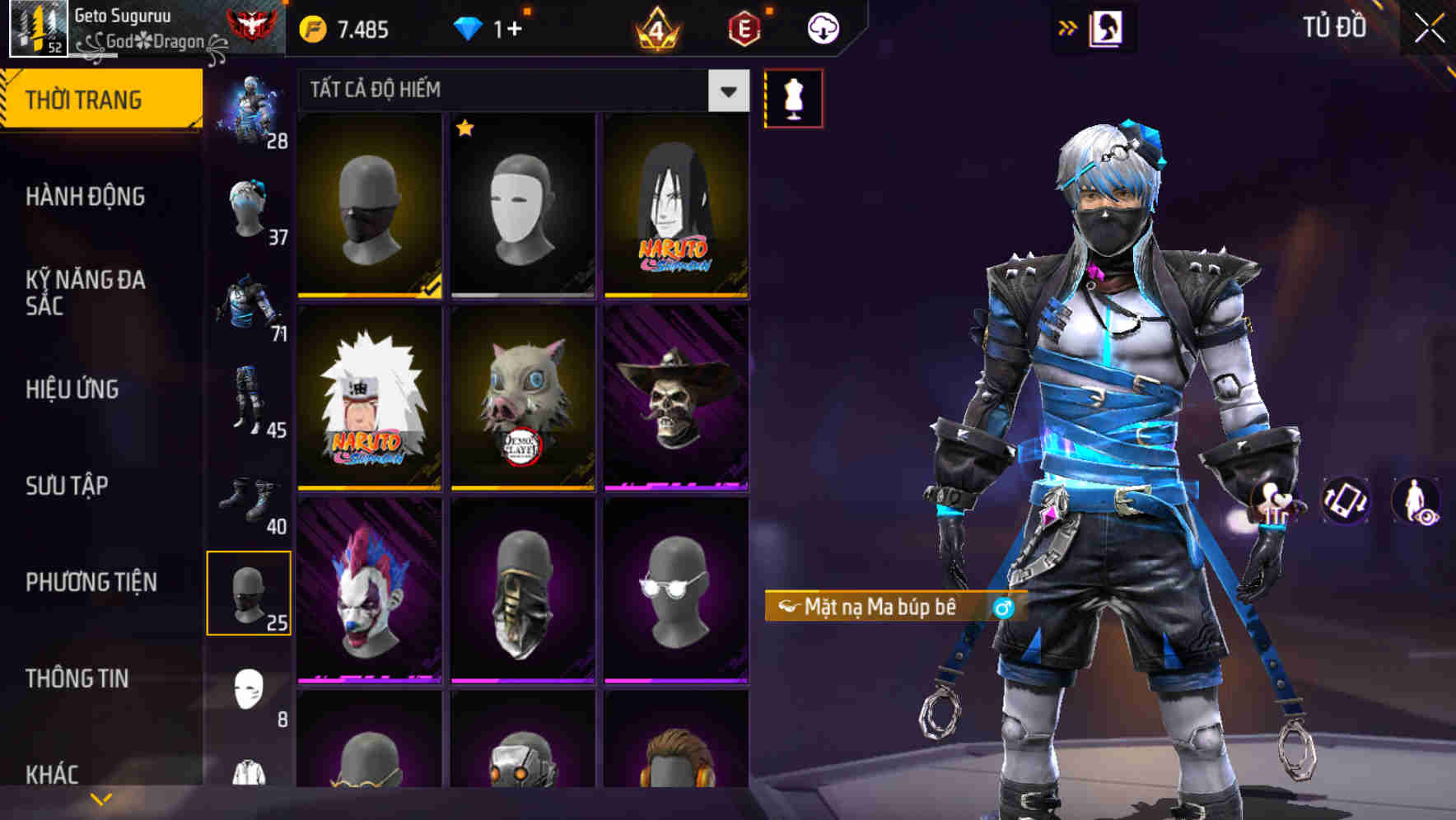1456x820 pixels.
Task: Expand the chevron below KHÁC menu
Action: (x=100, y=798)
